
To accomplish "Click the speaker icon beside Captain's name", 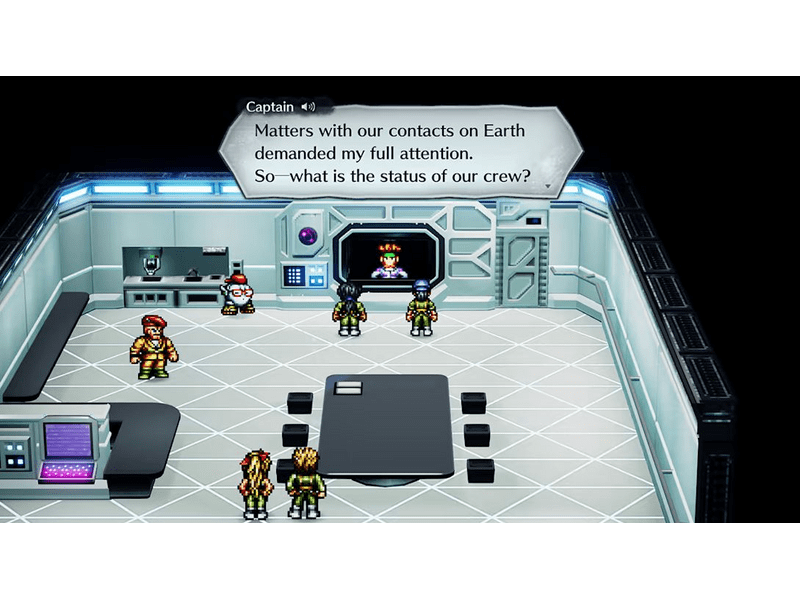I will pos(308,107).
